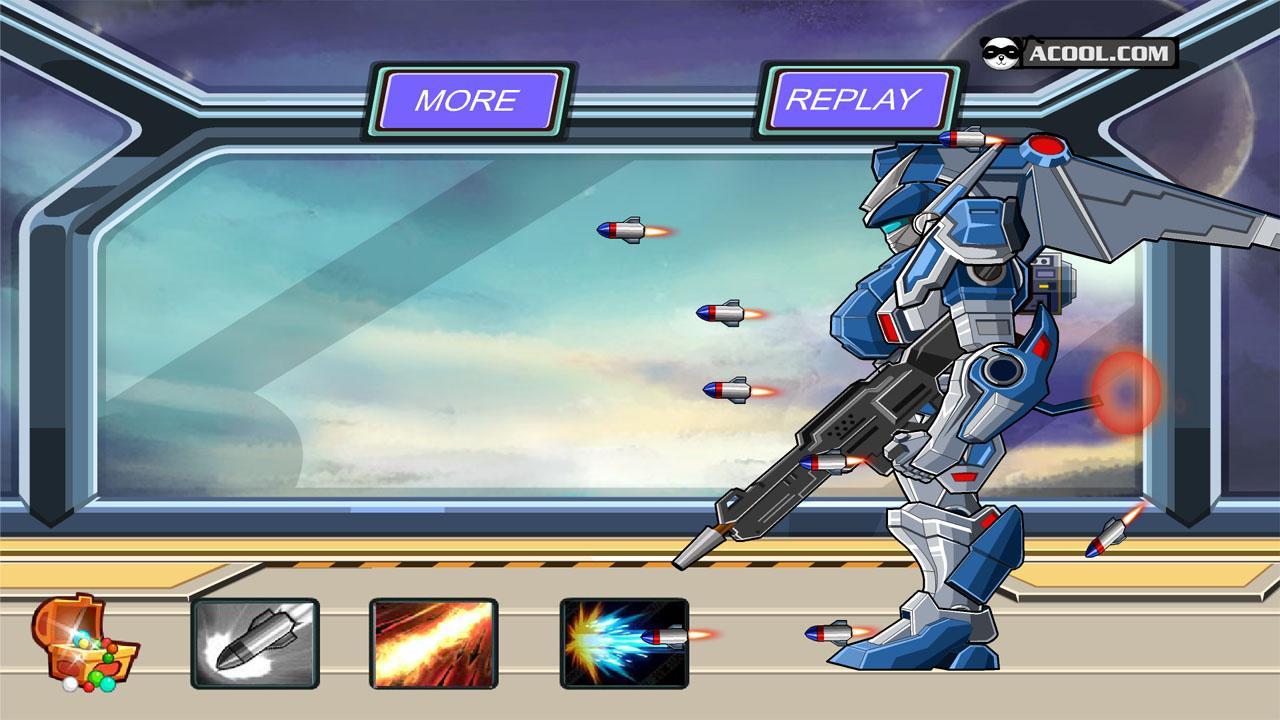Screen dimensions: 1280x720
Task: Click the small missile near robot's feet
Action: click(830, 635)
